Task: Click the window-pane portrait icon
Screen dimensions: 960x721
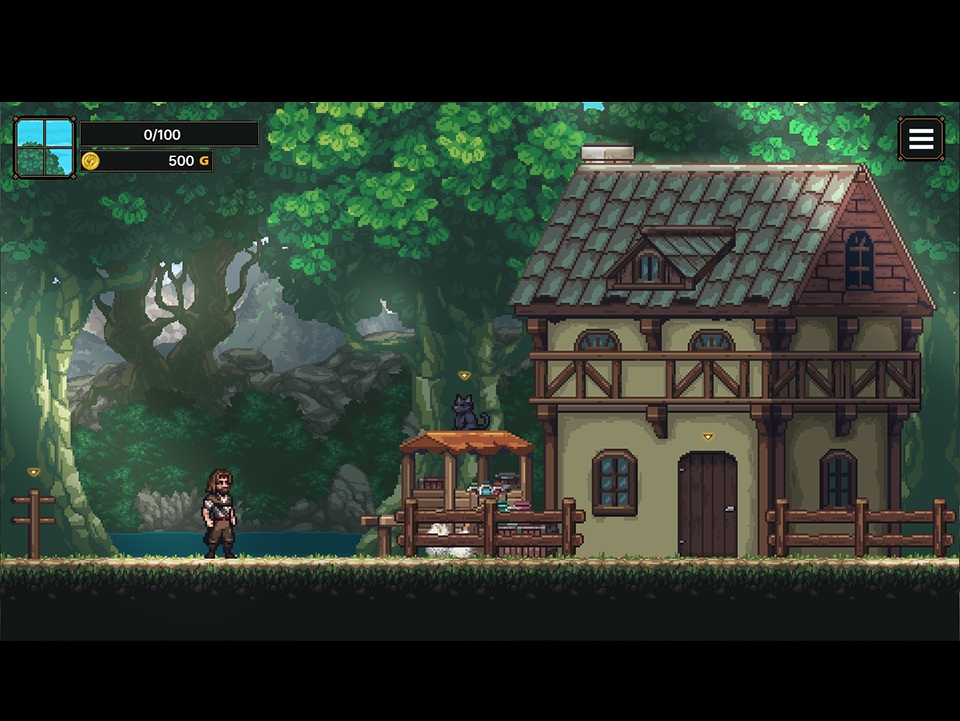Action: point(44,147)
